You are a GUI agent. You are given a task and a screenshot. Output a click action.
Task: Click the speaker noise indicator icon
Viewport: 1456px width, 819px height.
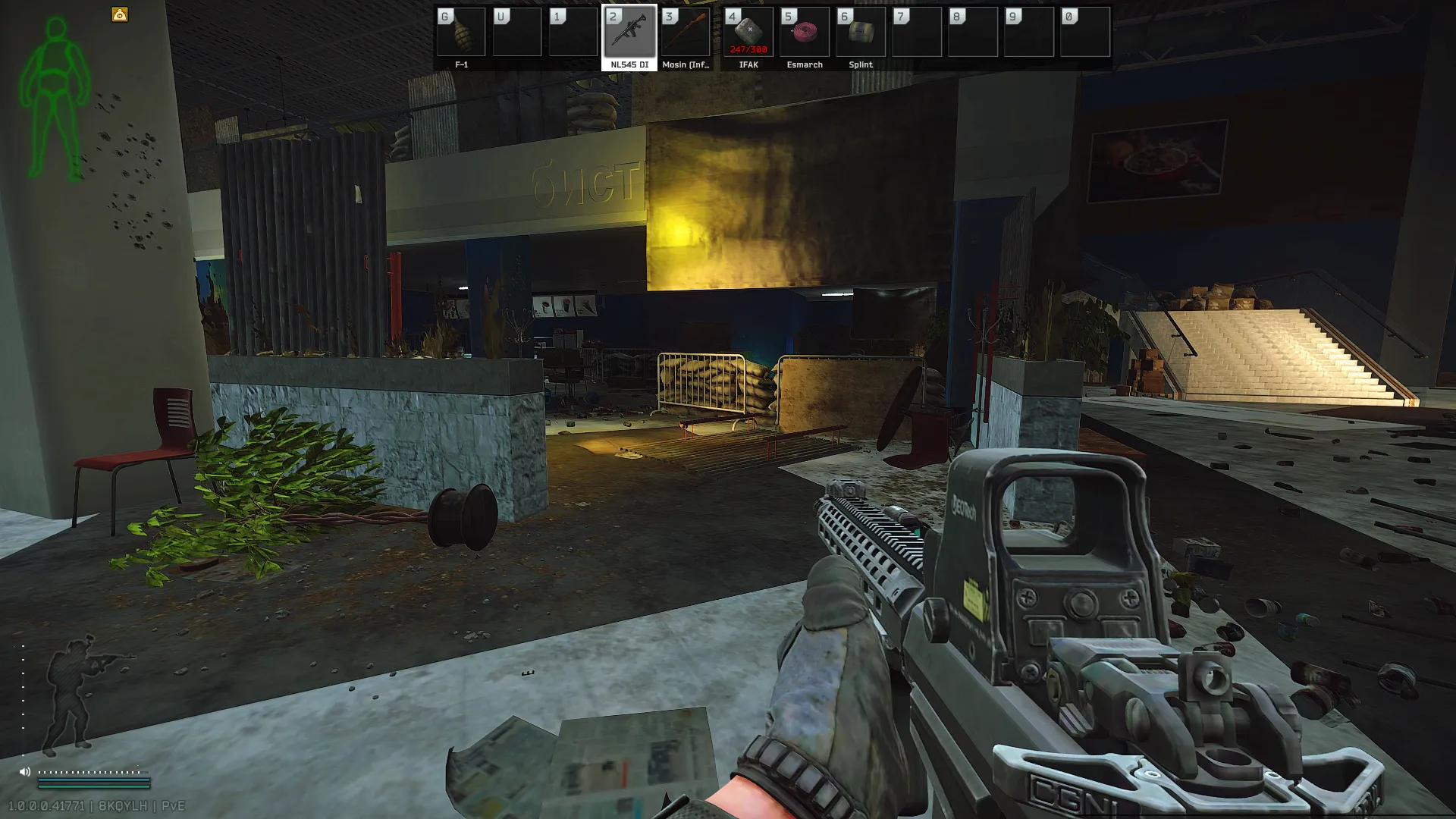tap(25, 772)
